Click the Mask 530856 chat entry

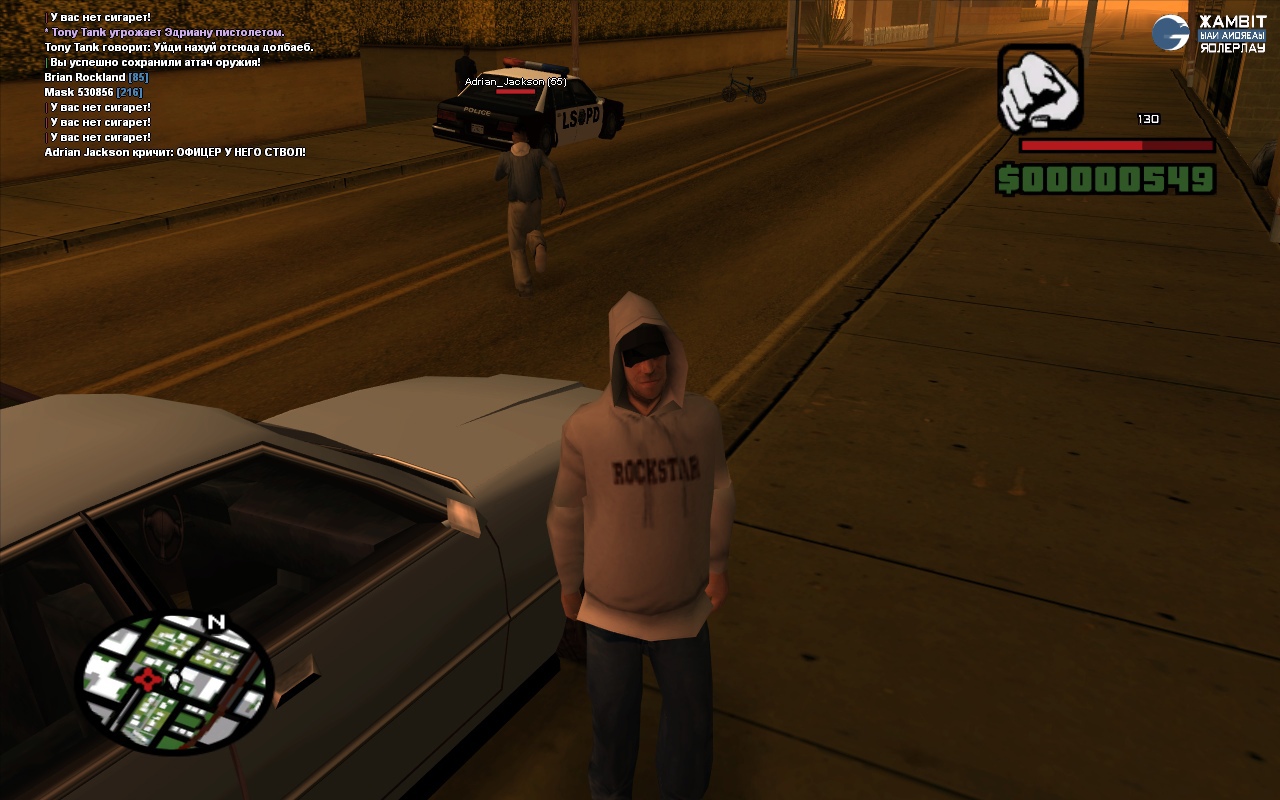[x=93, y=92]
